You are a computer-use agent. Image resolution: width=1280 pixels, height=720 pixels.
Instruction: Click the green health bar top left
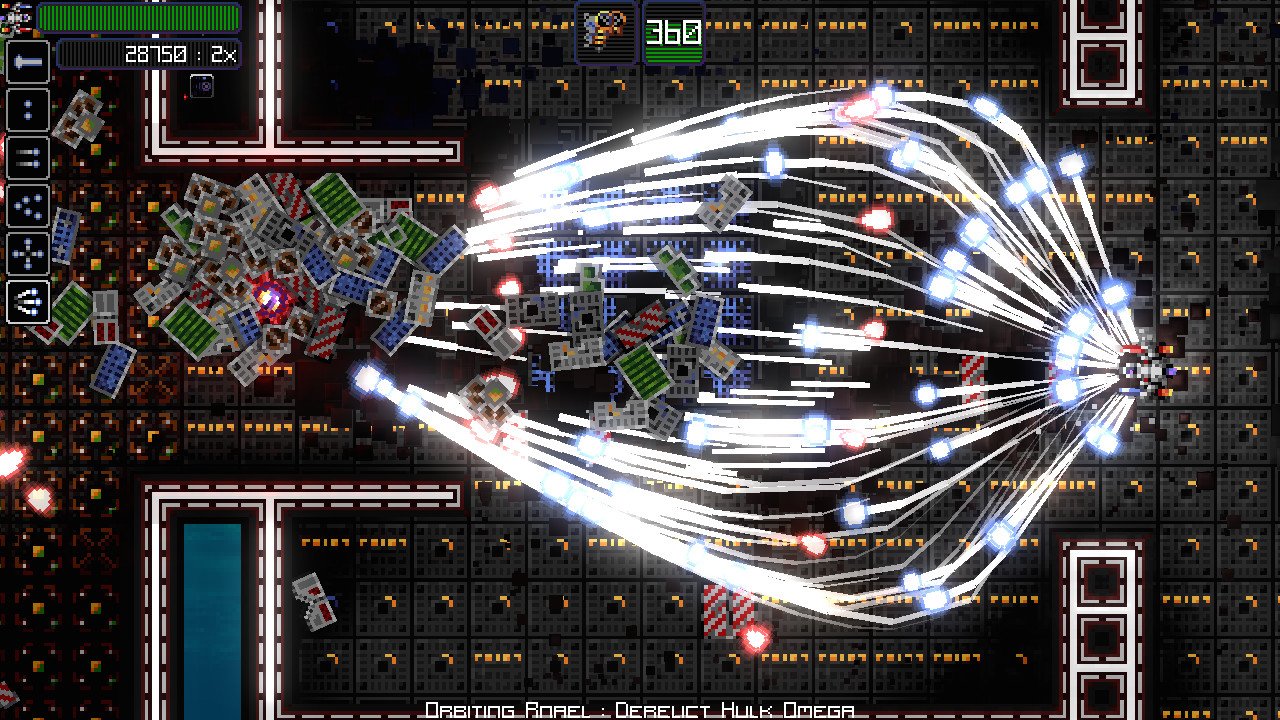pos(140,15)
